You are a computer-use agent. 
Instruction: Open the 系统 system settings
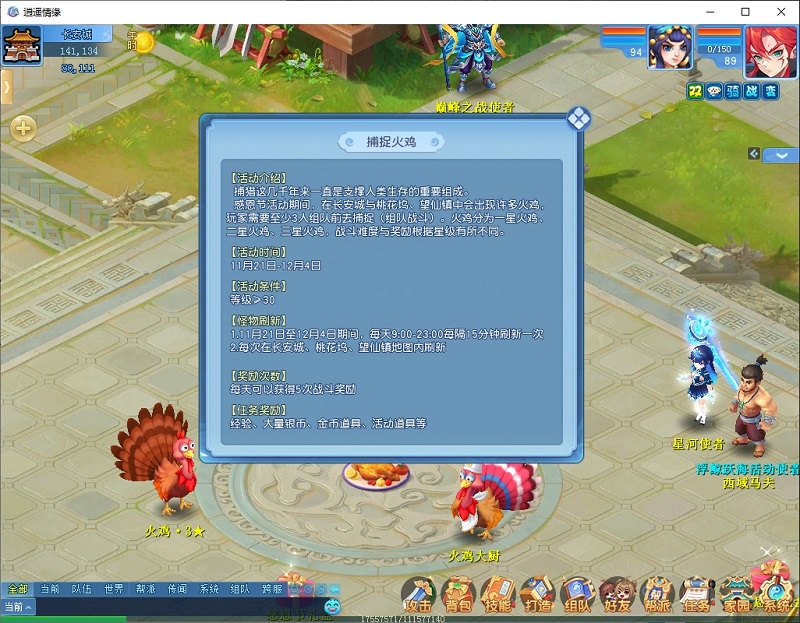772,594
